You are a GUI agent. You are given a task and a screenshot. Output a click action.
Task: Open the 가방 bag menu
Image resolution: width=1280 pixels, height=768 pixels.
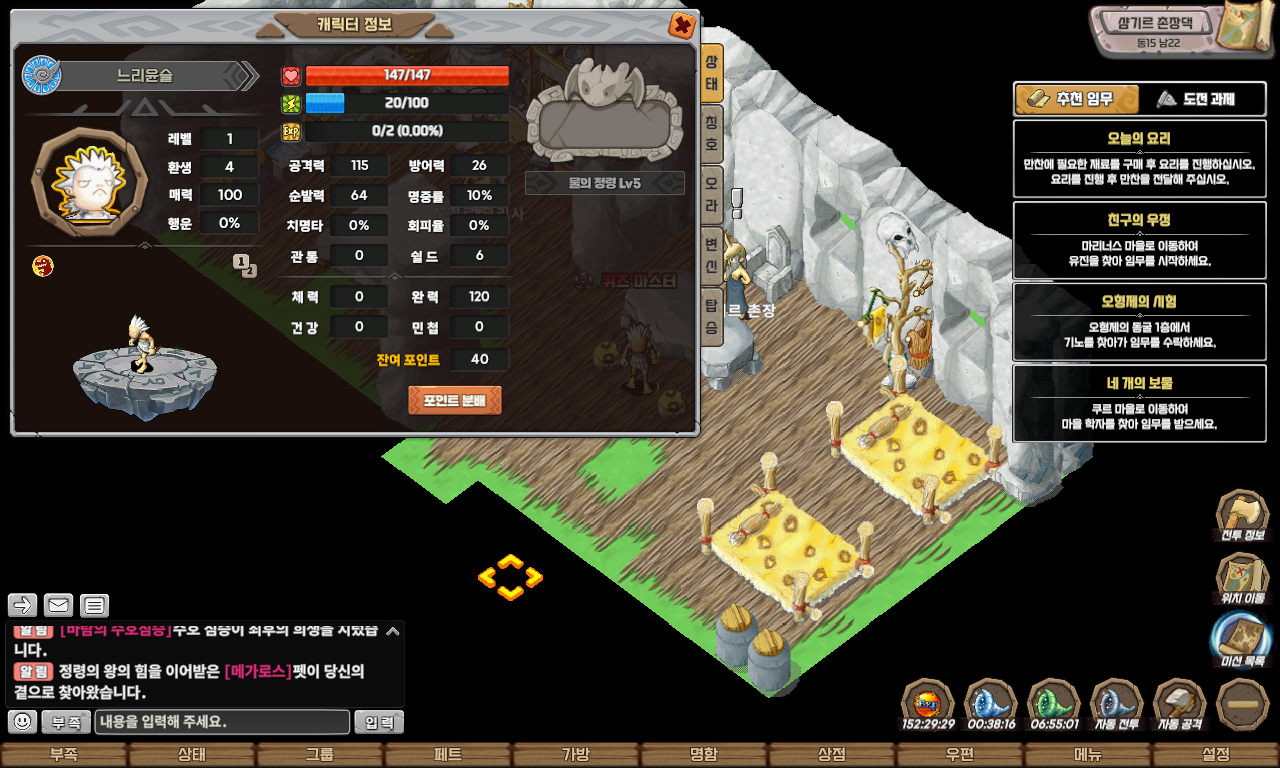pyautogui.click(x=575, y=755)
